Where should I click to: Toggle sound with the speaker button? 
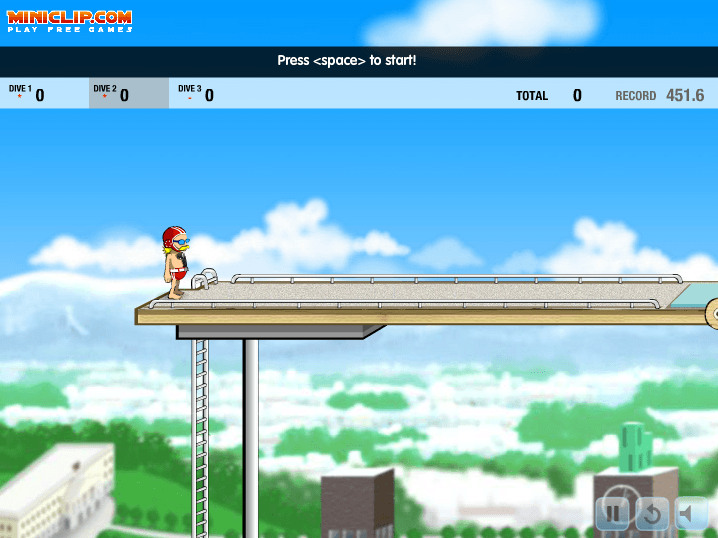click(690, 514)
